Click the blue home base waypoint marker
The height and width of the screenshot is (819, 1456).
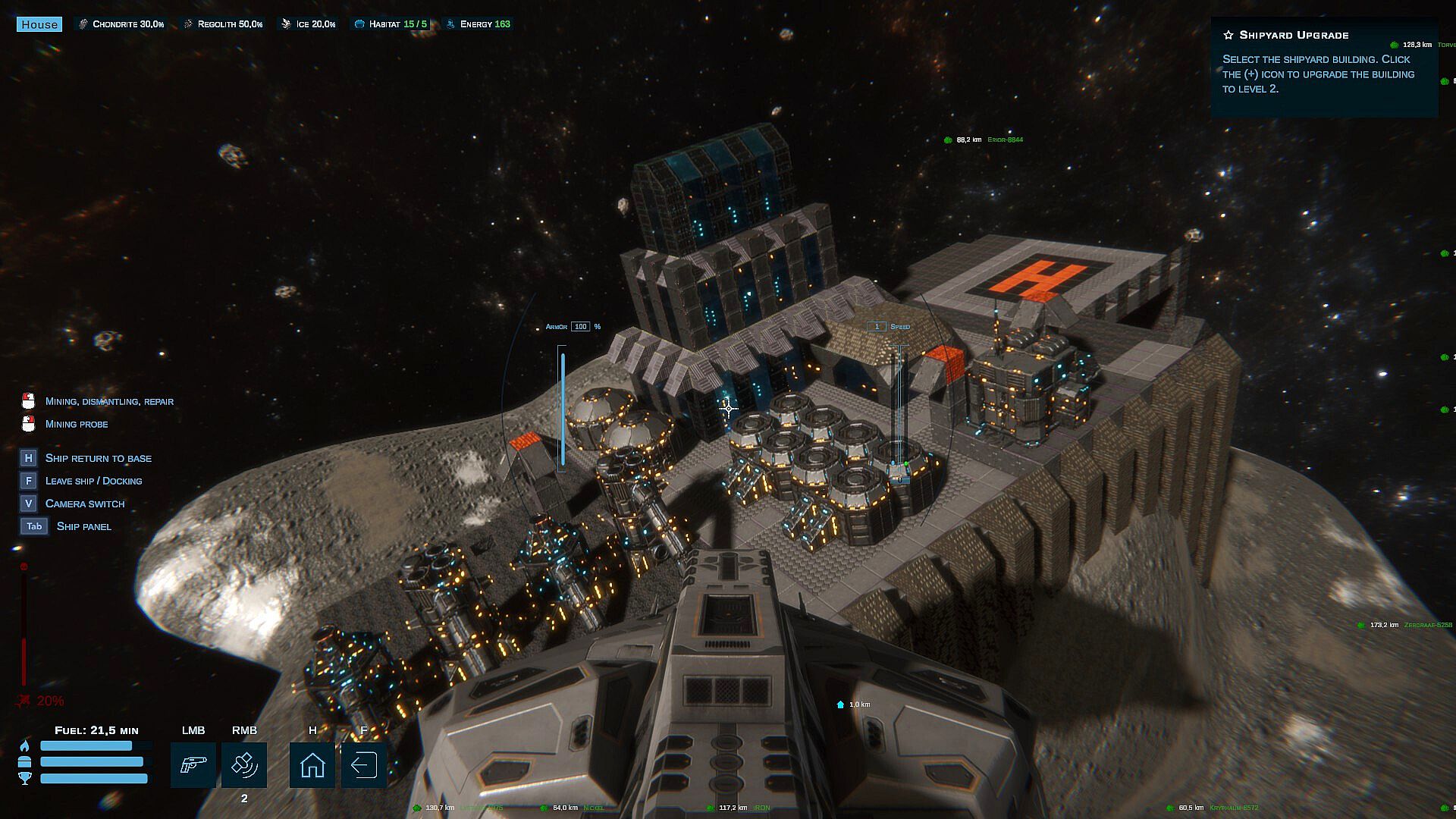[840, 705]
